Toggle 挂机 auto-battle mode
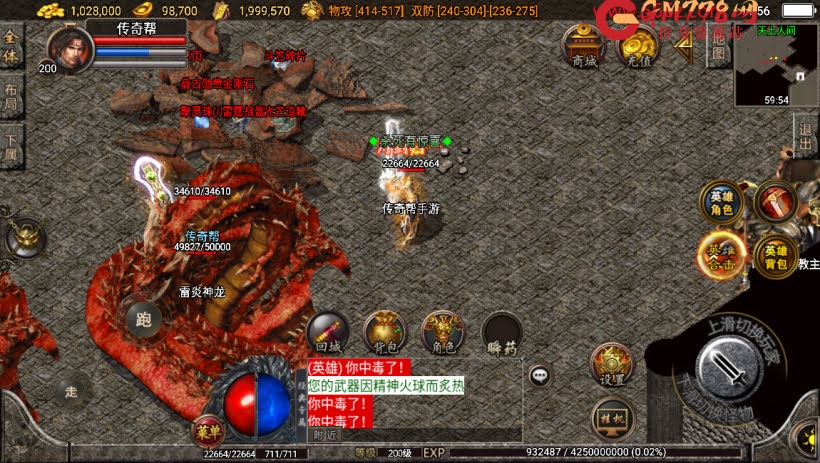820x463 pixels. click(610, 416)
